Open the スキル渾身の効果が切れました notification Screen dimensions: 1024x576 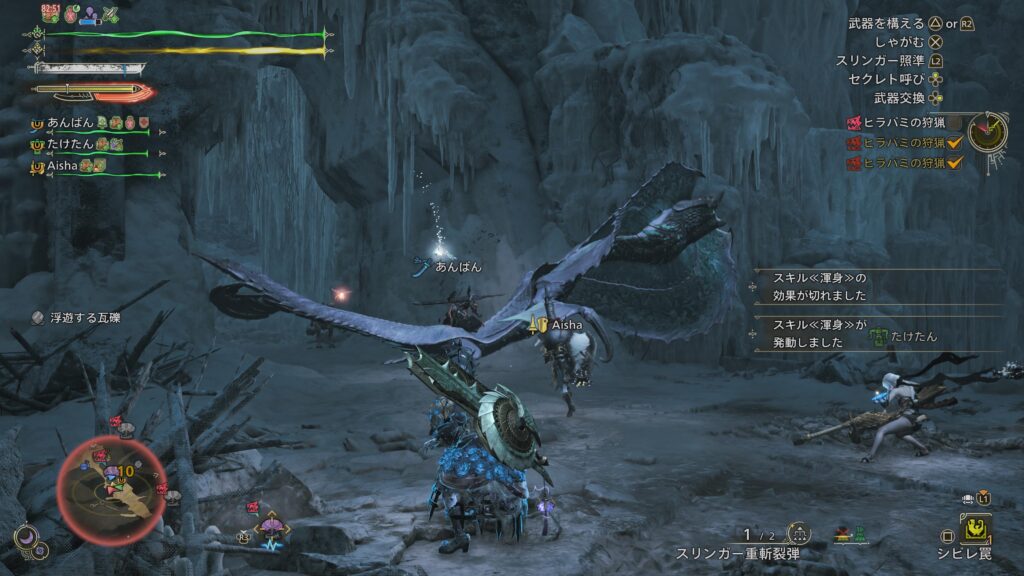point(820,286)
